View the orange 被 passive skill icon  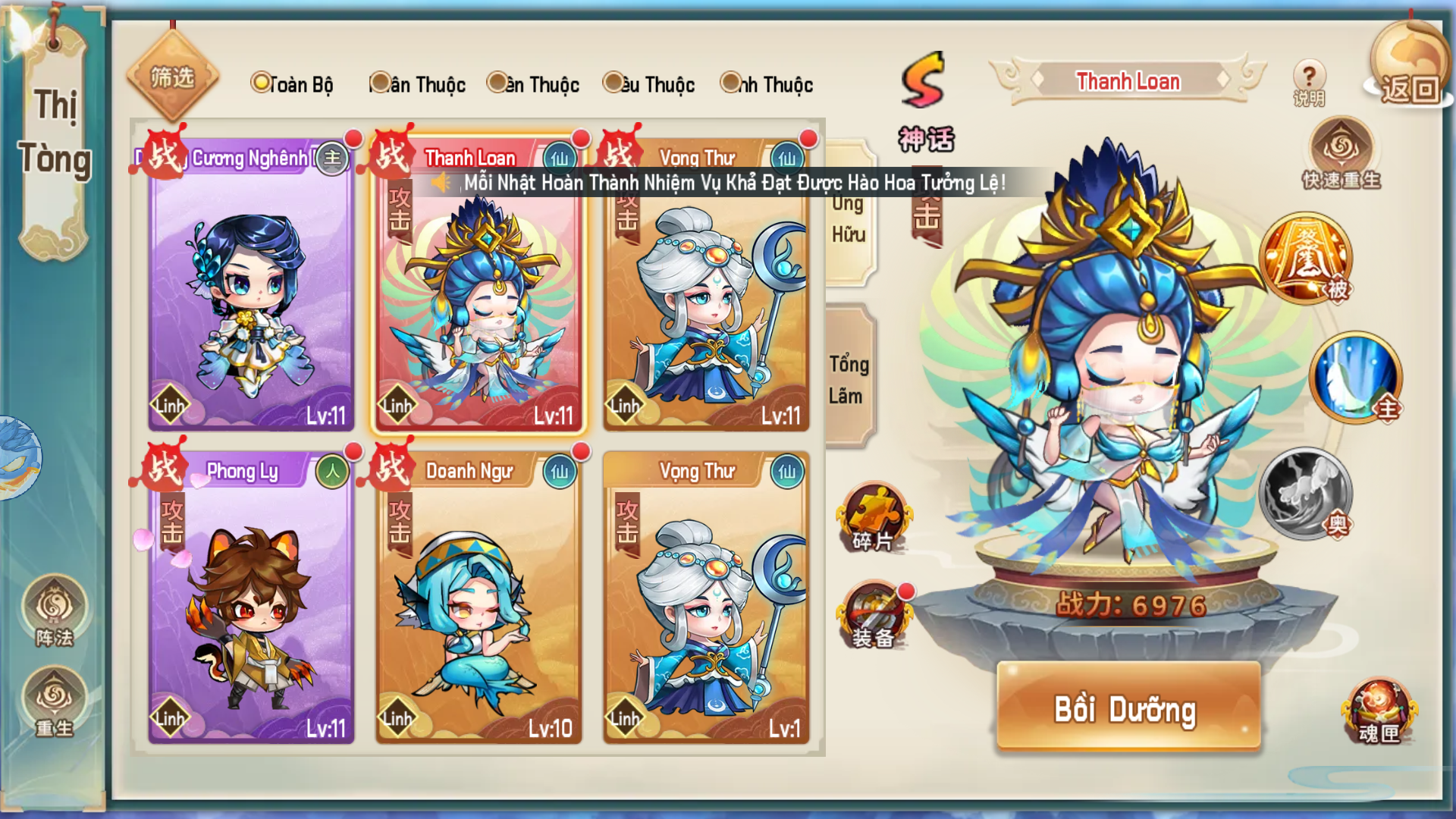click(x=1305, y=258)
